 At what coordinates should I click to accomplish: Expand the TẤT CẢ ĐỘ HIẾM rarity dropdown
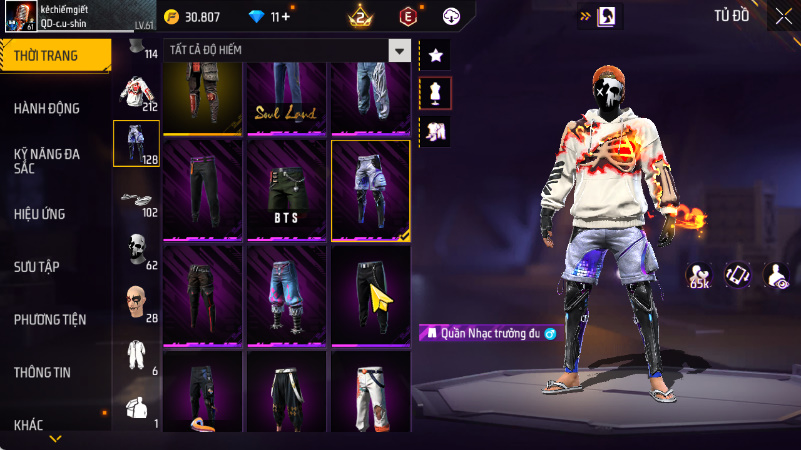click(400, 51)
